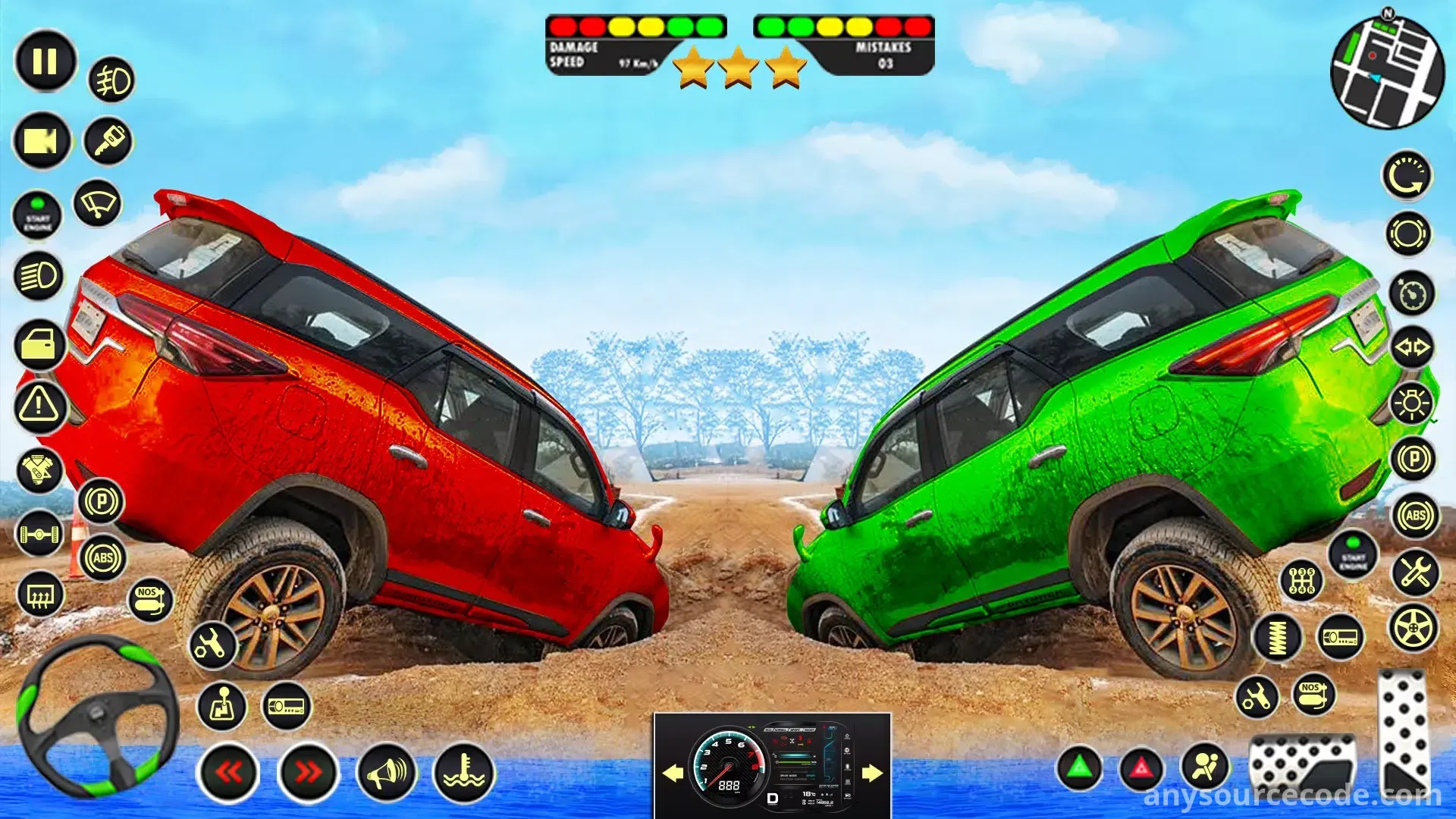This screenshot has width=1456, height=819.
Task: Click the rear window defrost icon
Action: point(39,595)
